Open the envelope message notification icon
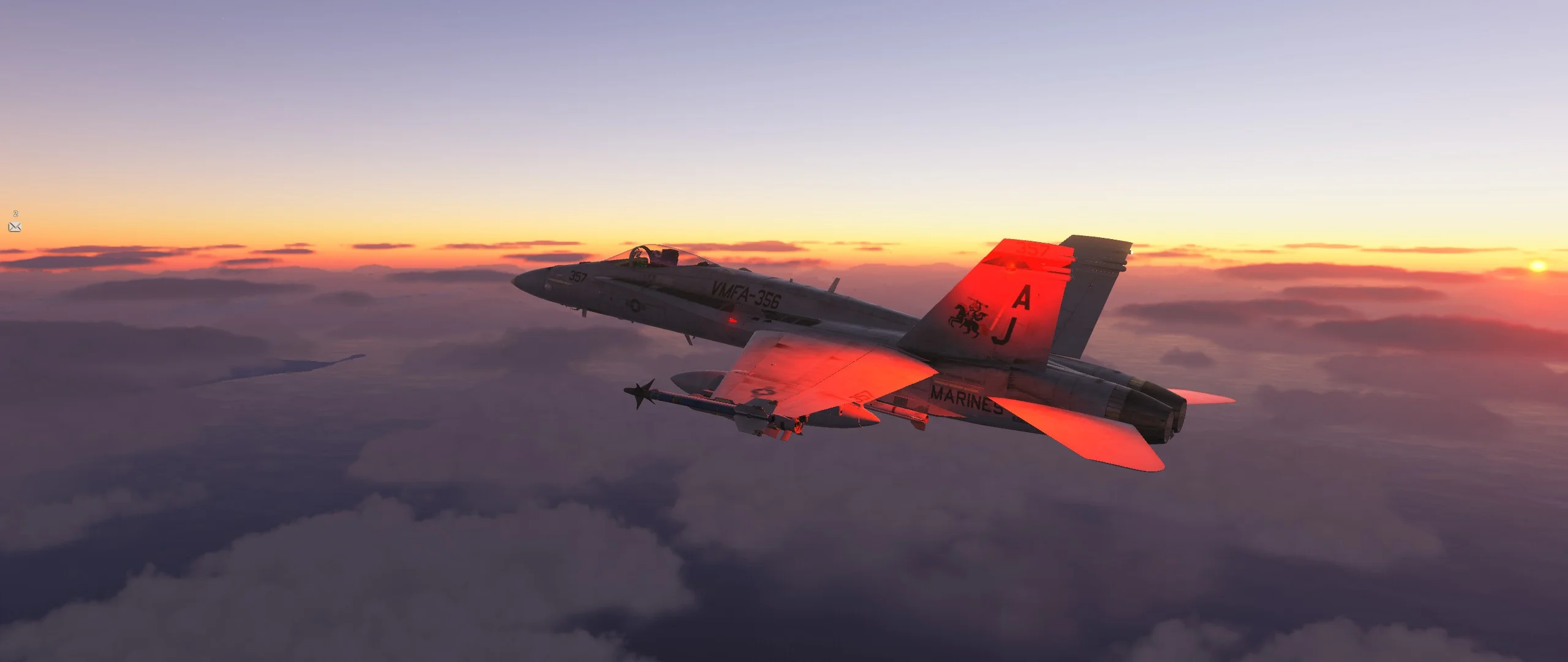1568x662 pixels. tap(15, 227)
